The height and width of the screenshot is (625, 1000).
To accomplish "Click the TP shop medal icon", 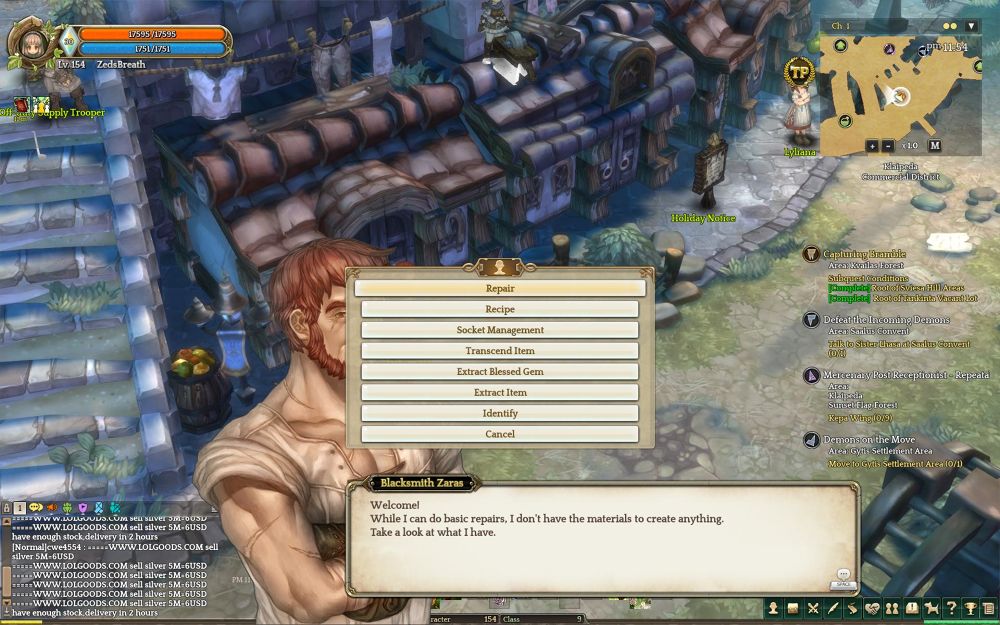I will click(x=798, y=71).
